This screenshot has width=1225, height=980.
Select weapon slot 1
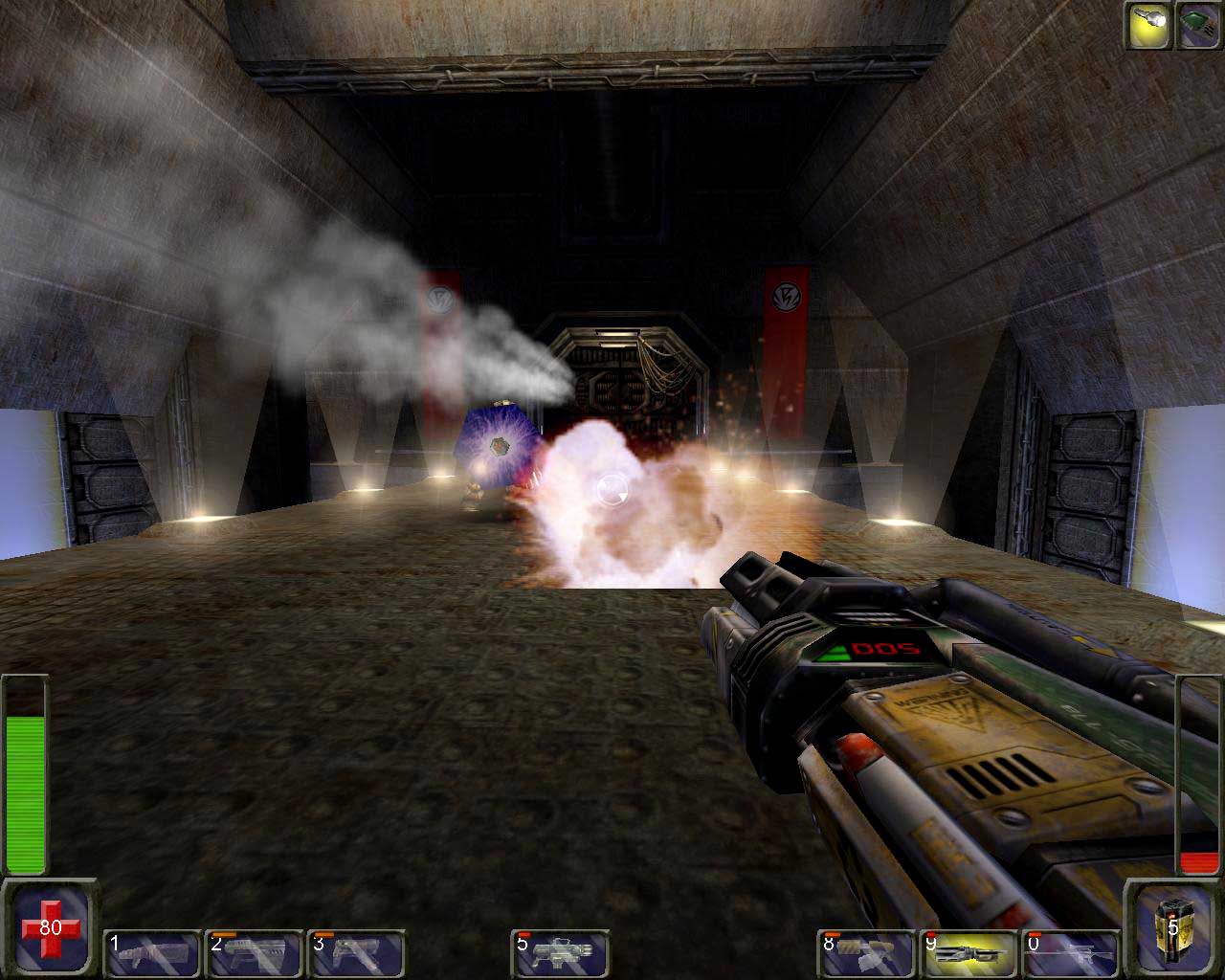coord(152,953)
